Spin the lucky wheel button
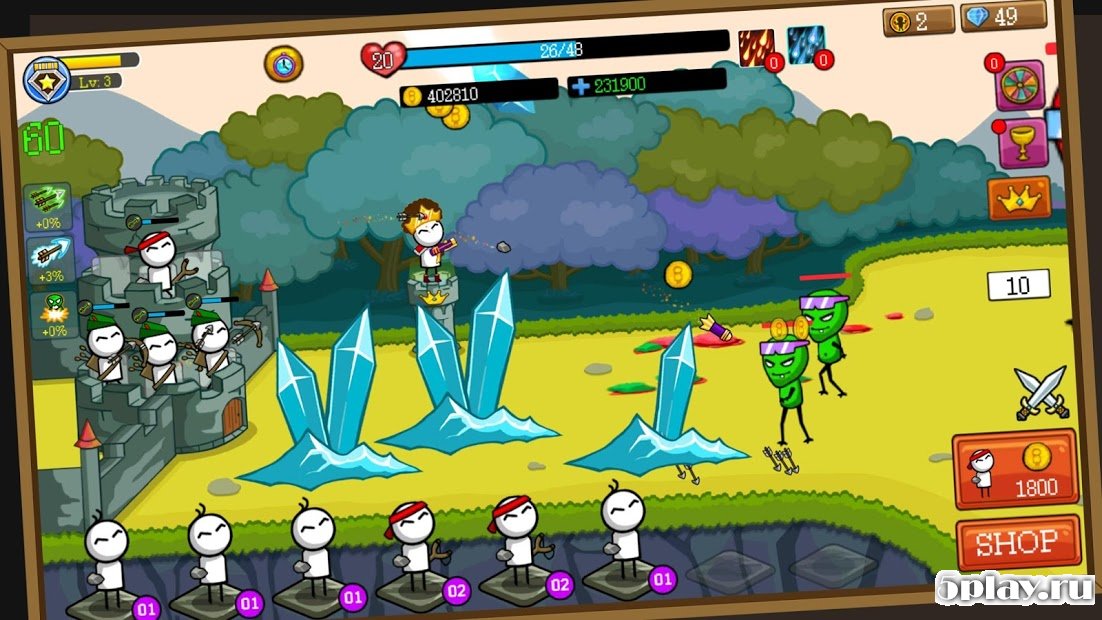The height and width of the screenshot is (620, 1102). [1019, 84]
